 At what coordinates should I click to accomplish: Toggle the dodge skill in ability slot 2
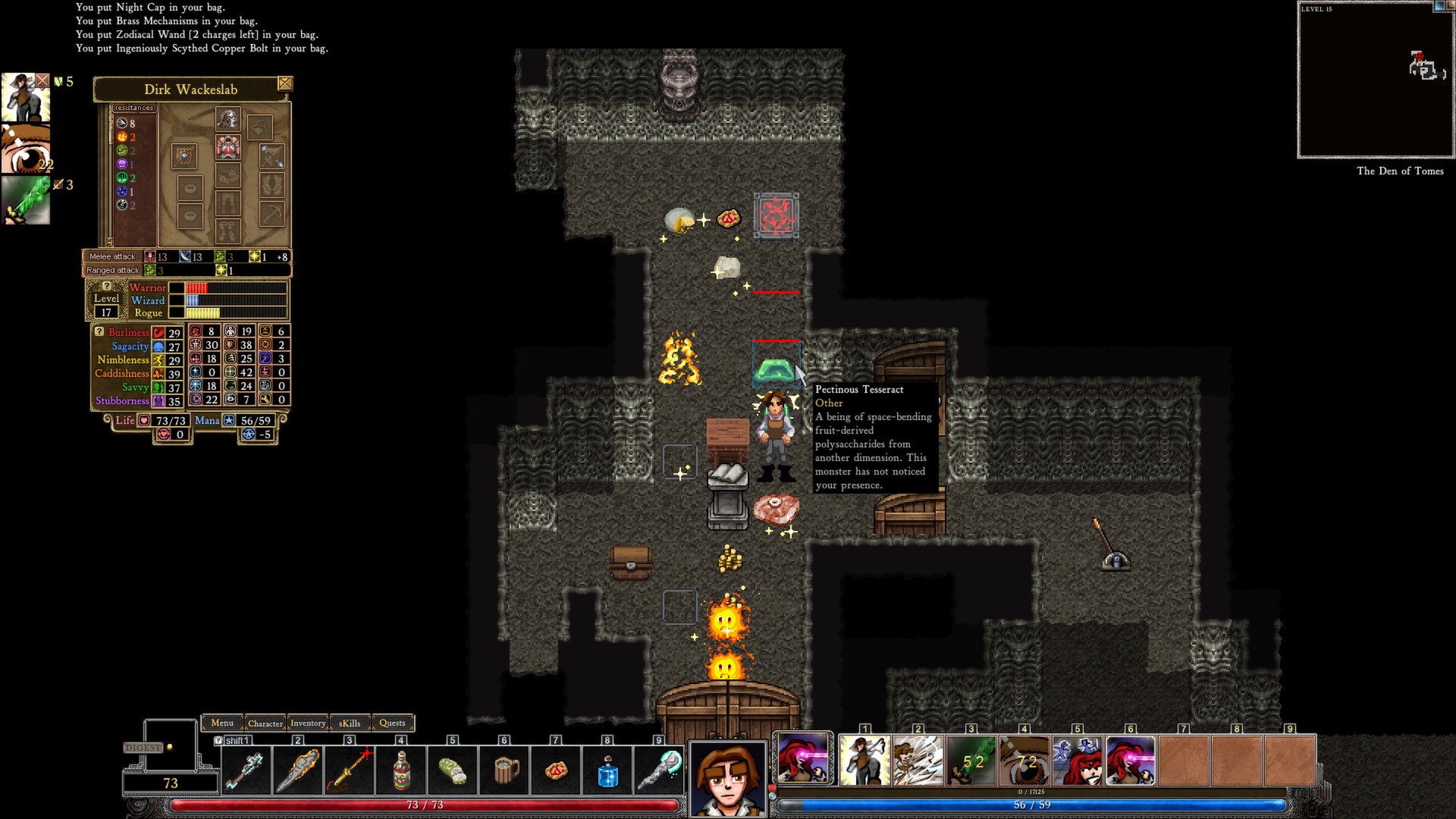(x=919, y=758)
